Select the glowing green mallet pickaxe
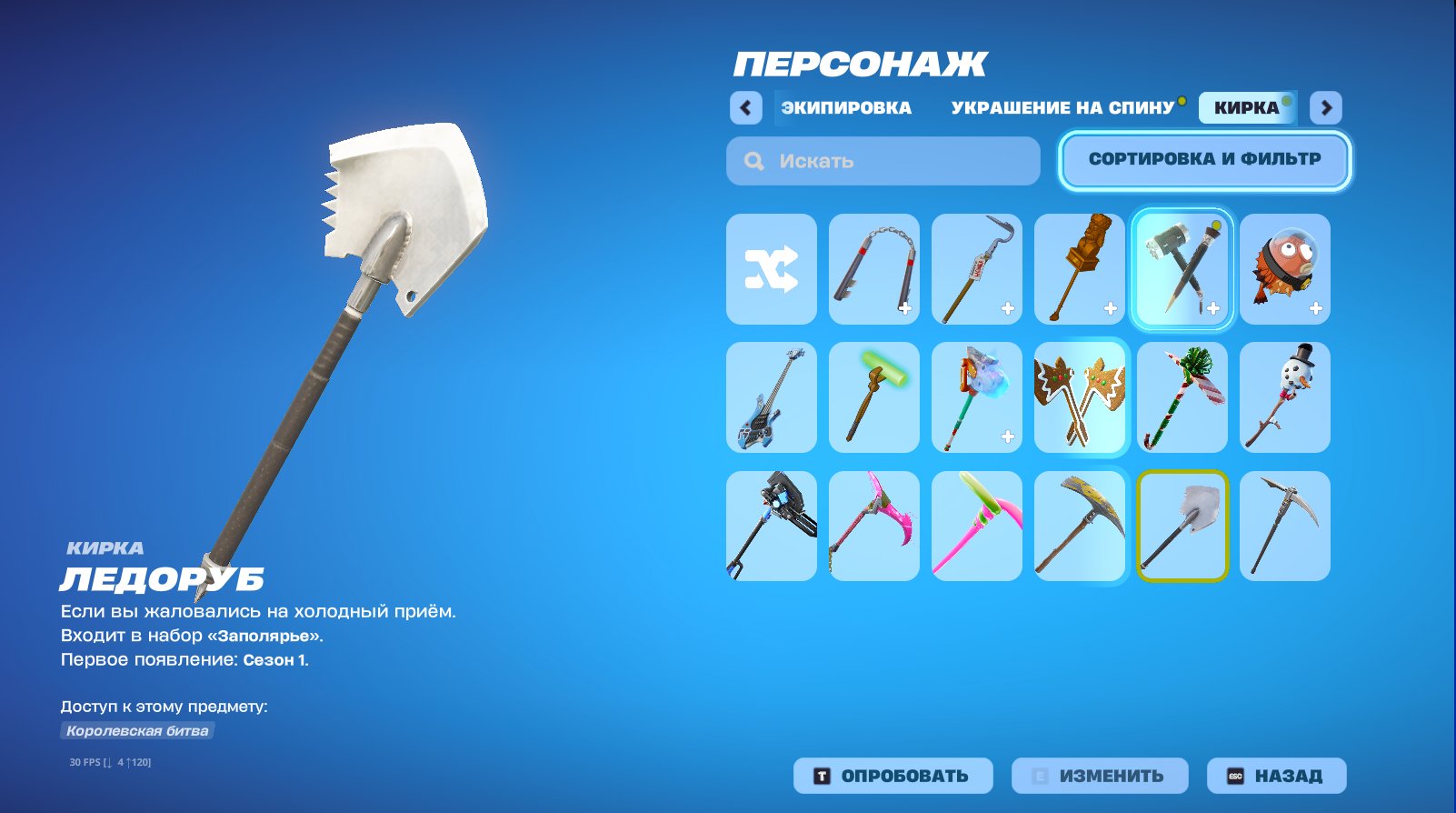The image size is (1456, 813). point(873,397)
